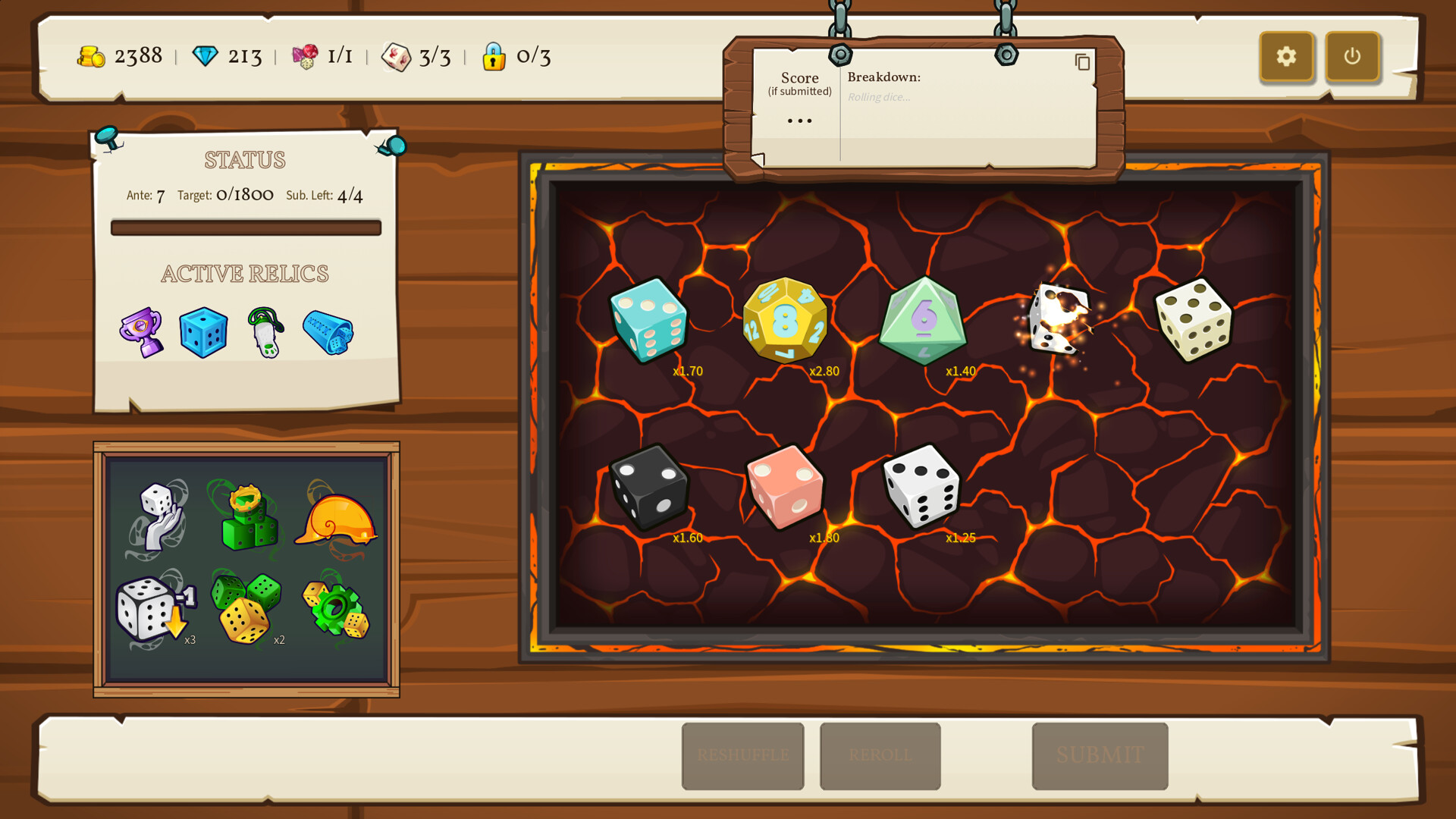Choose the cream die with black pips

point(1194,319)
